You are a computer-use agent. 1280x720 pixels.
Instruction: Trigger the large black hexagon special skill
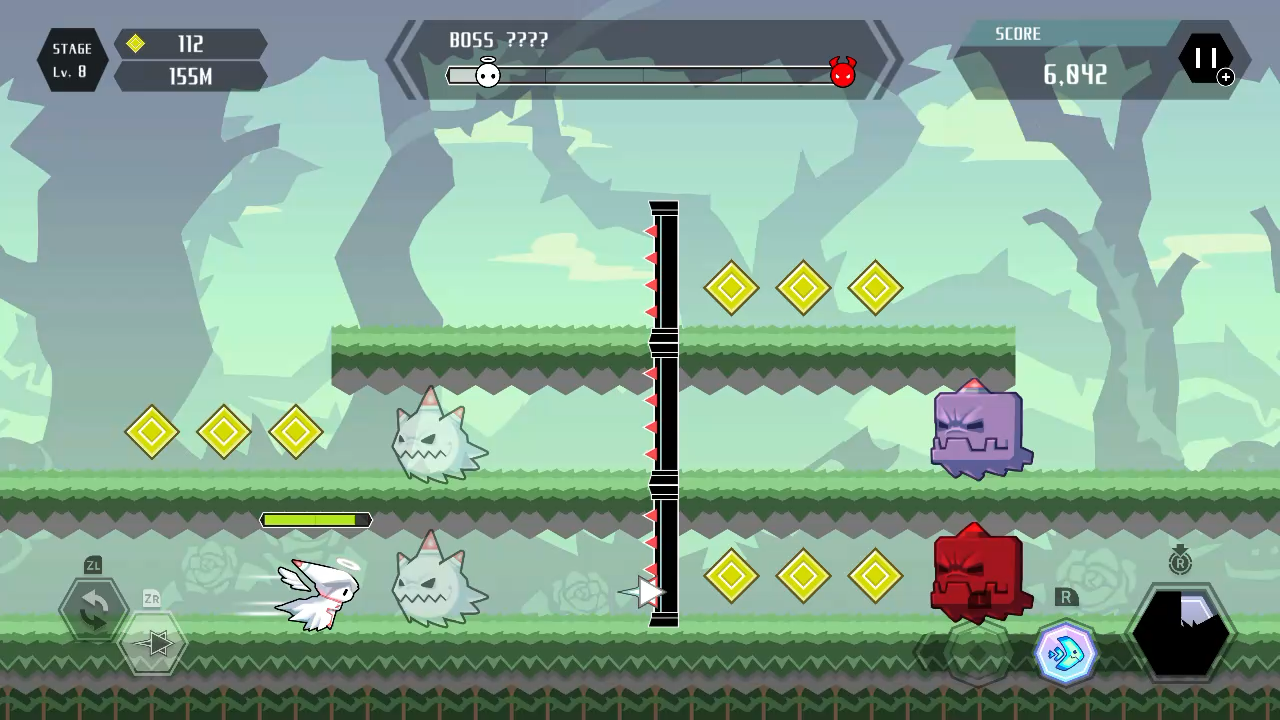(1180, 634)
